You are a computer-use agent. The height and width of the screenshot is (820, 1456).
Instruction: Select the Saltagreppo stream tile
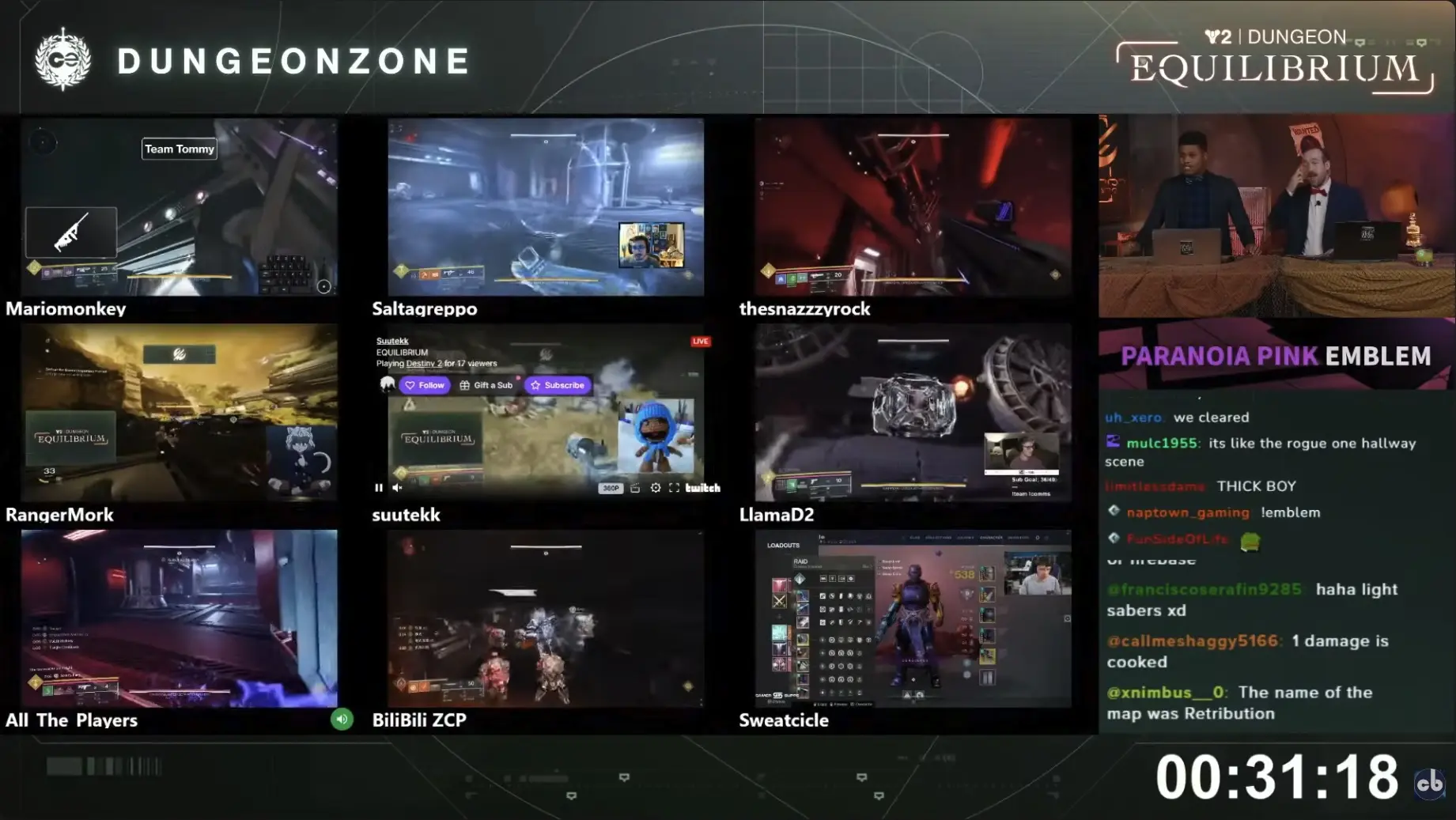tap(546, 207)
